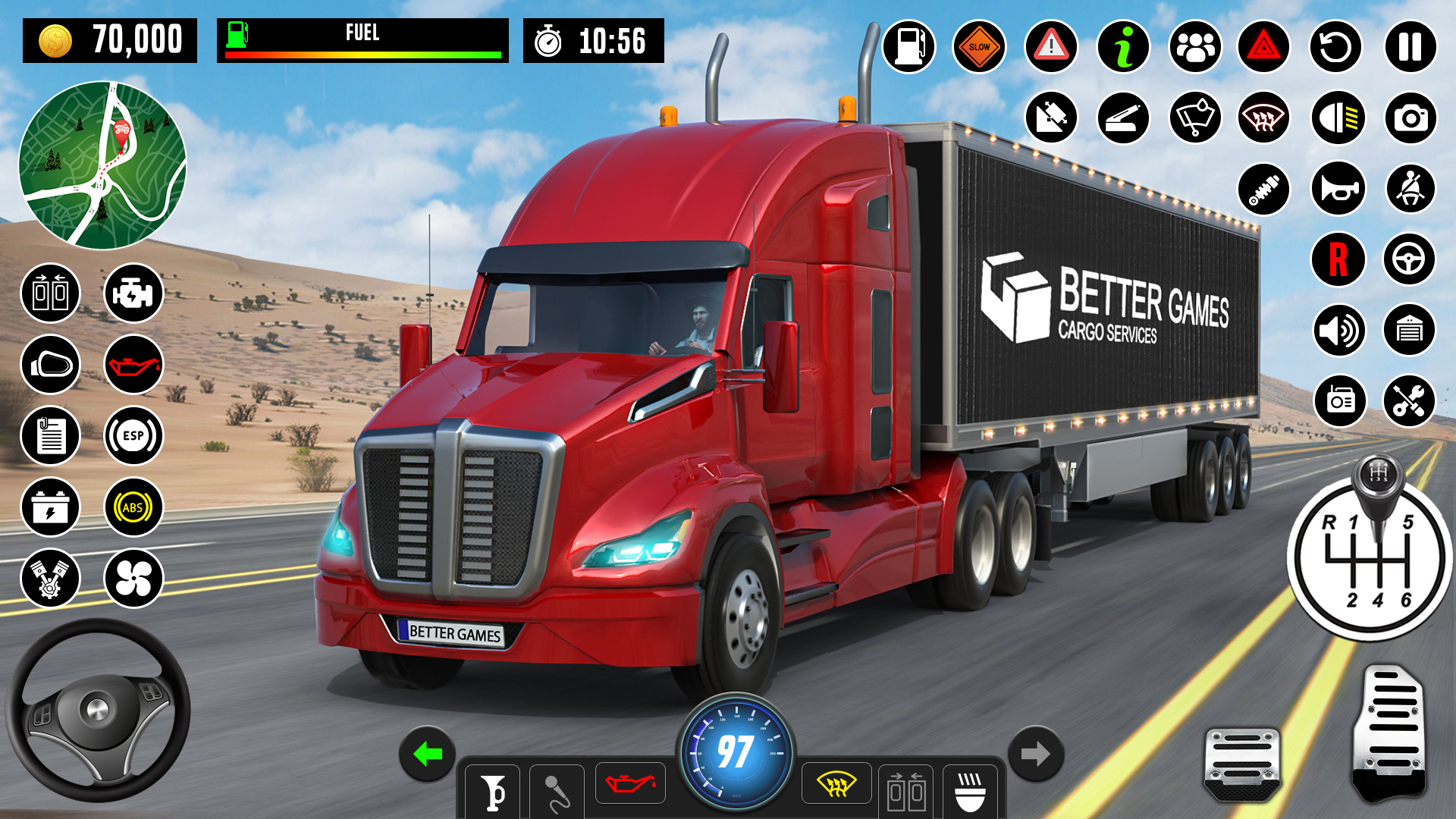This screenshot has width=1456, height=819.
Task: Turn on the rear window defroster
Action: pos(1263,118)
